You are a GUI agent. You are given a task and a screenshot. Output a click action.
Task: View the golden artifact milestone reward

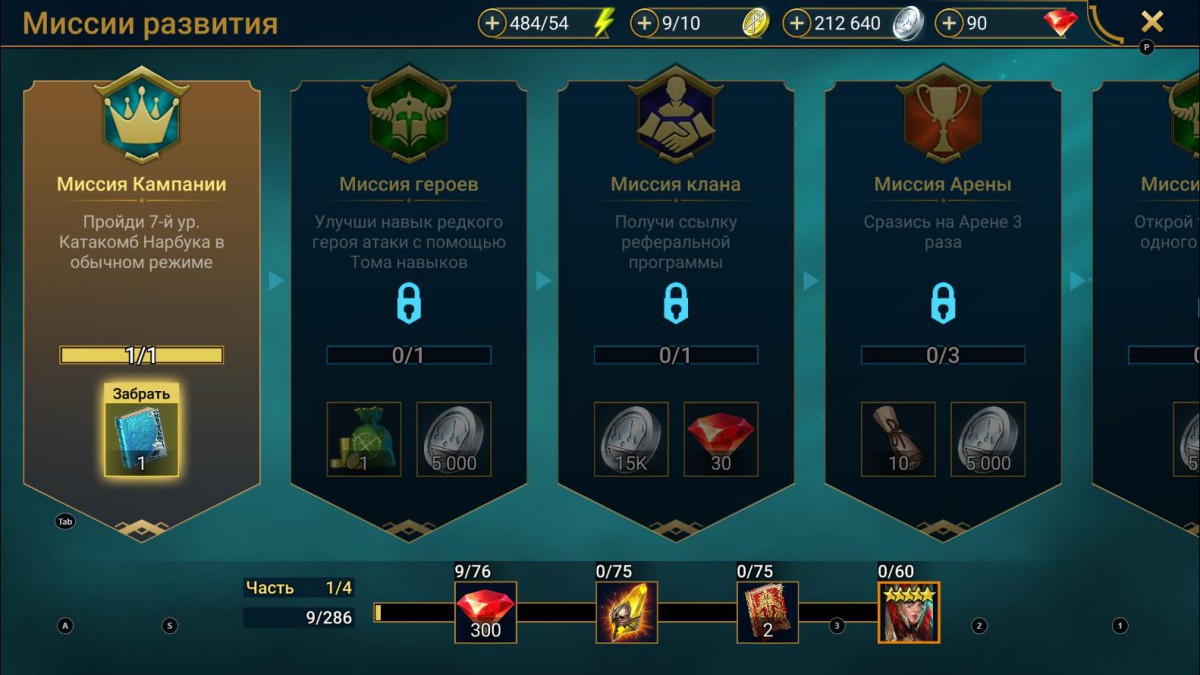pos(627,612)
